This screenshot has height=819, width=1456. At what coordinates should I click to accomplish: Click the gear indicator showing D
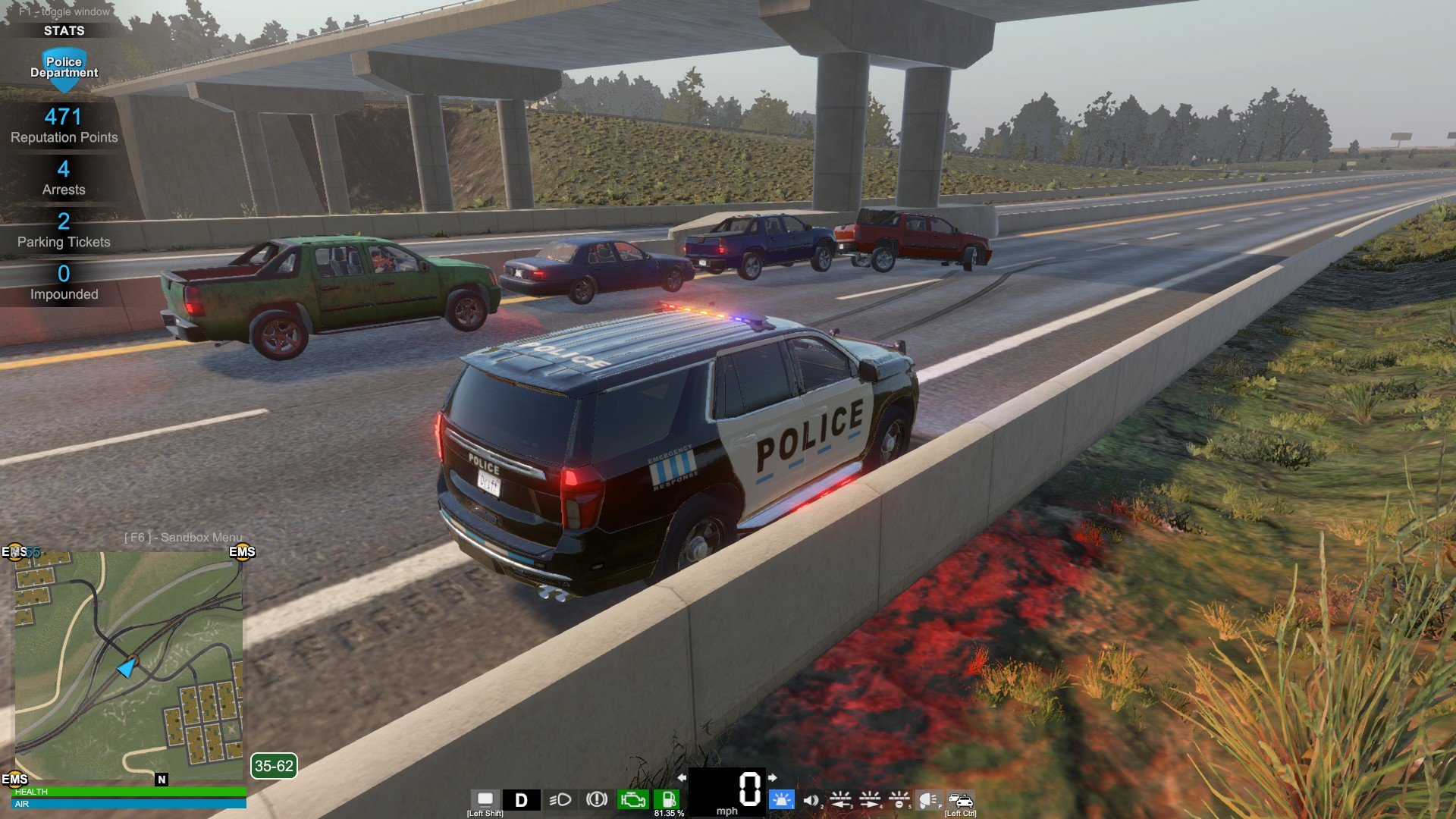pyautogui.click(x=521, y=800)
